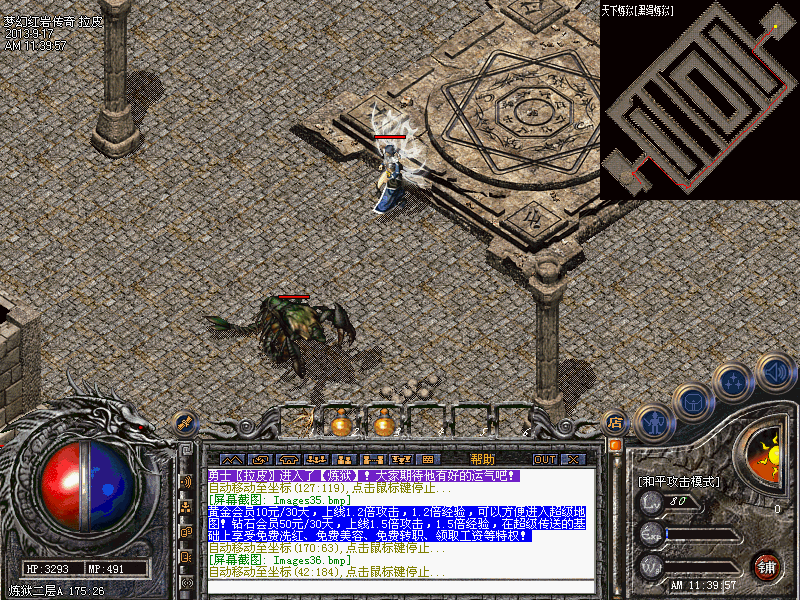Open the character equipment icon

click(653, 423)
